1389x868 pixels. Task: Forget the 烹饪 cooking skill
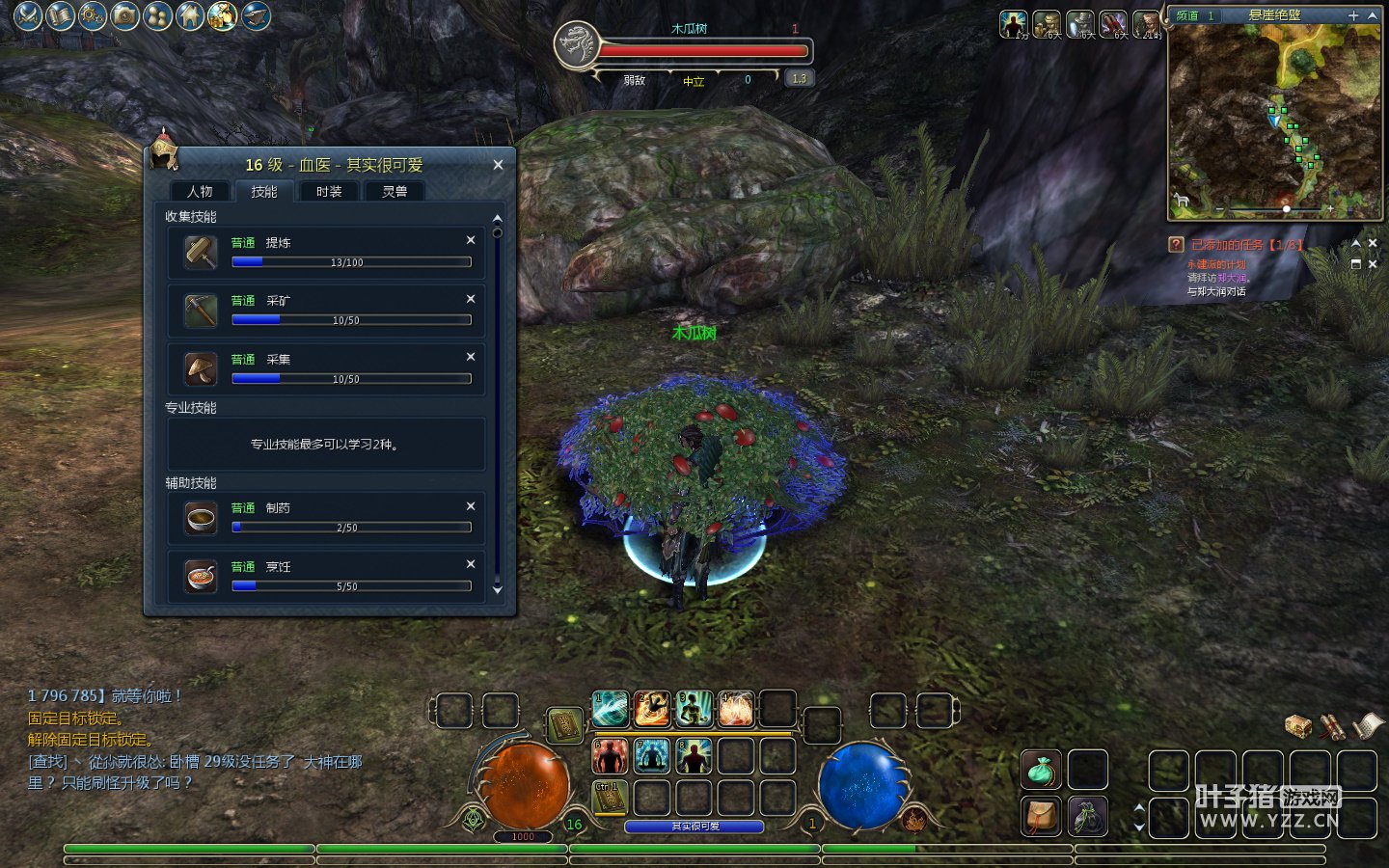click(471, 564)
